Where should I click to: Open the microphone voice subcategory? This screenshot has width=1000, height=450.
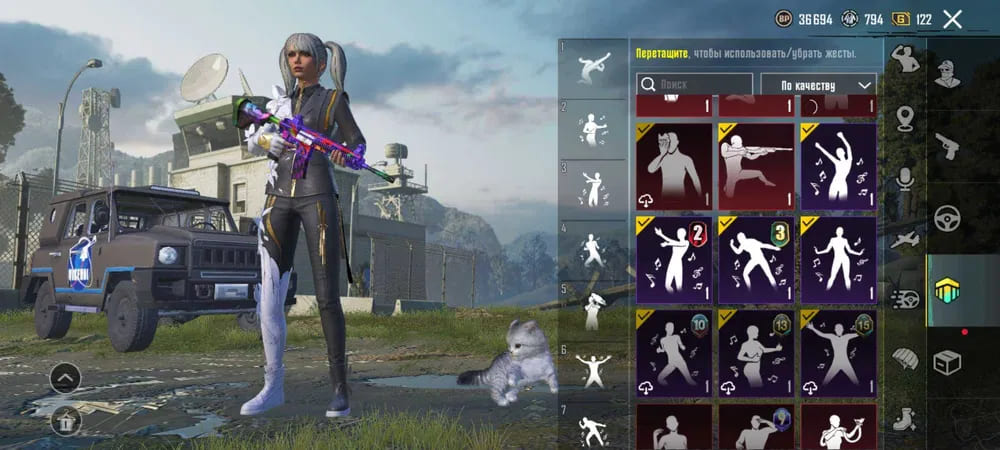click(905, 179)
